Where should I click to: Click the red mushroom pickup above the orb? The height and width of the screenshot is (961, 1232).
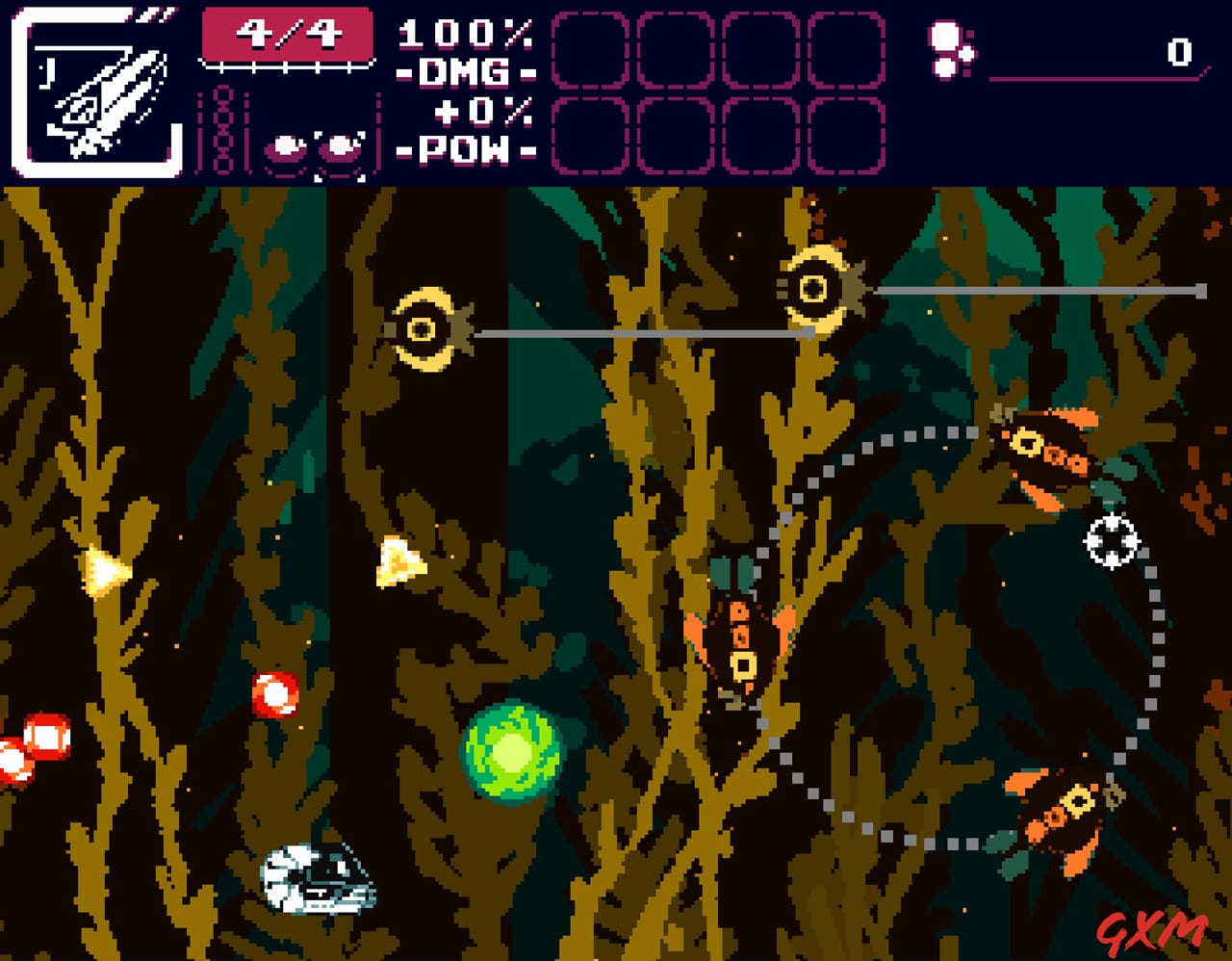274,693
